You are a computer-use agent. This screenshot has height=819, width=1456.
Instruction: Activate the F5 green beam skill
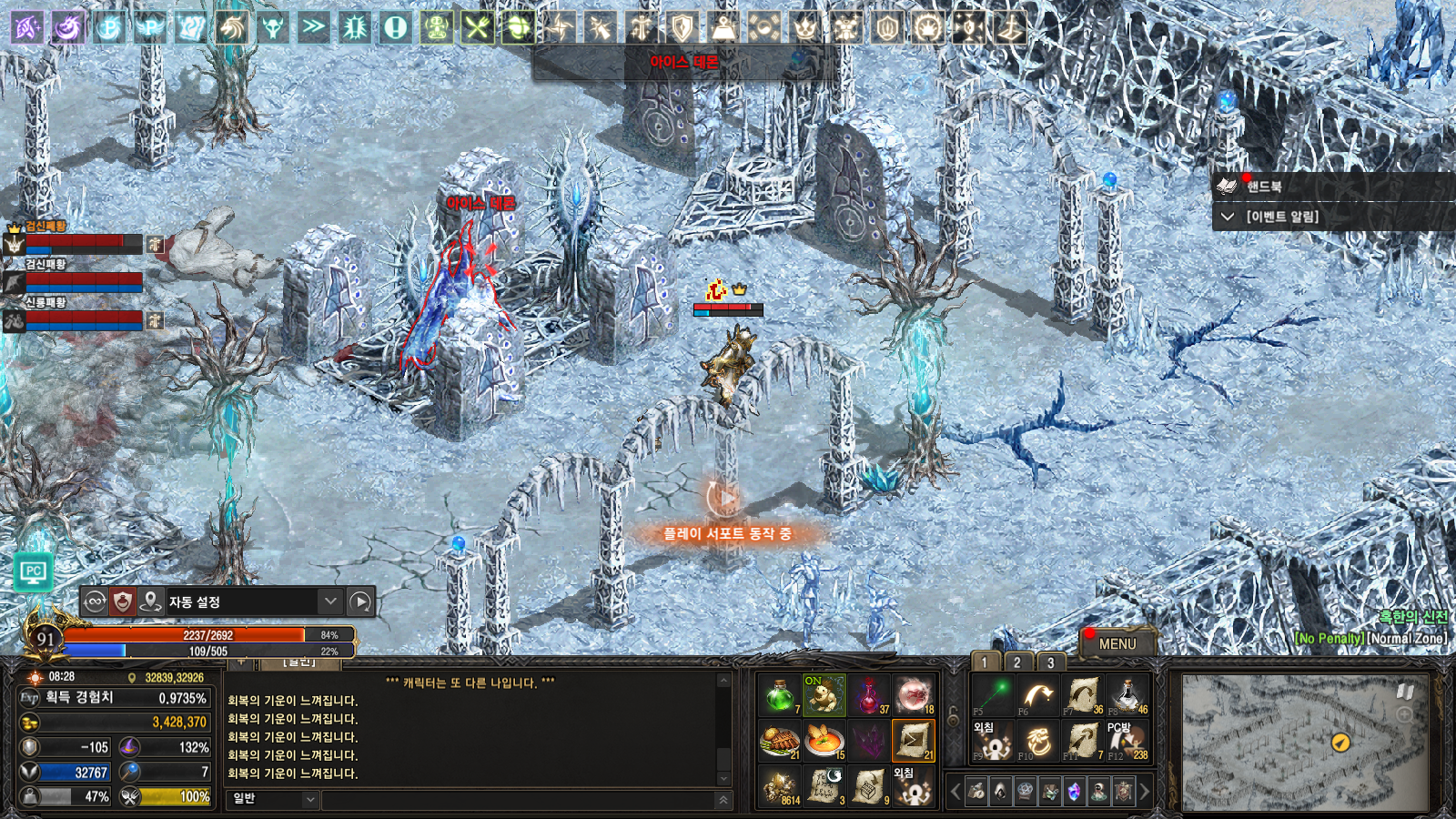click(993, 696)
